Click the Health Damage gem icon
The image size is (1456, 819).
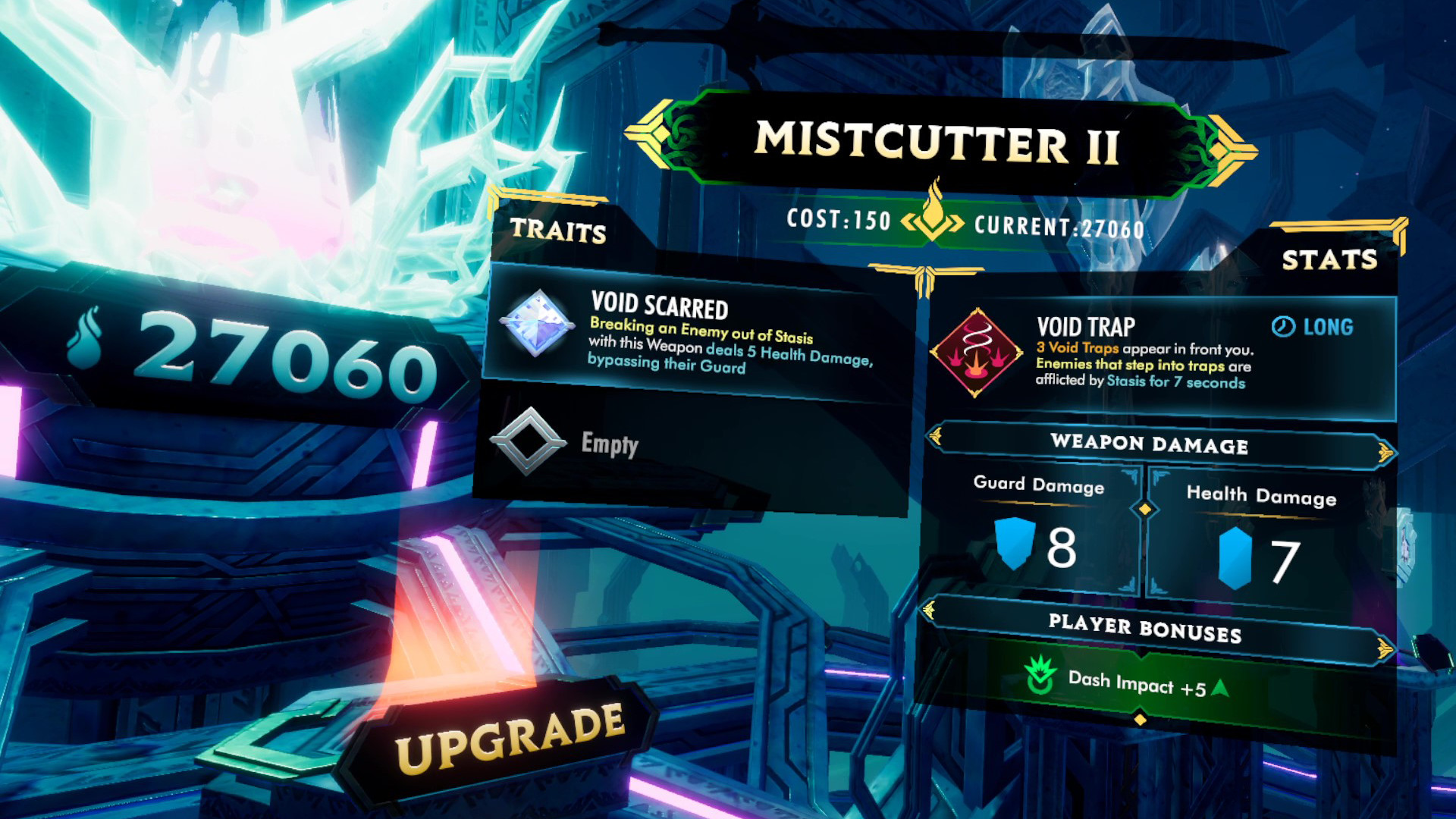coord(1236,559)
